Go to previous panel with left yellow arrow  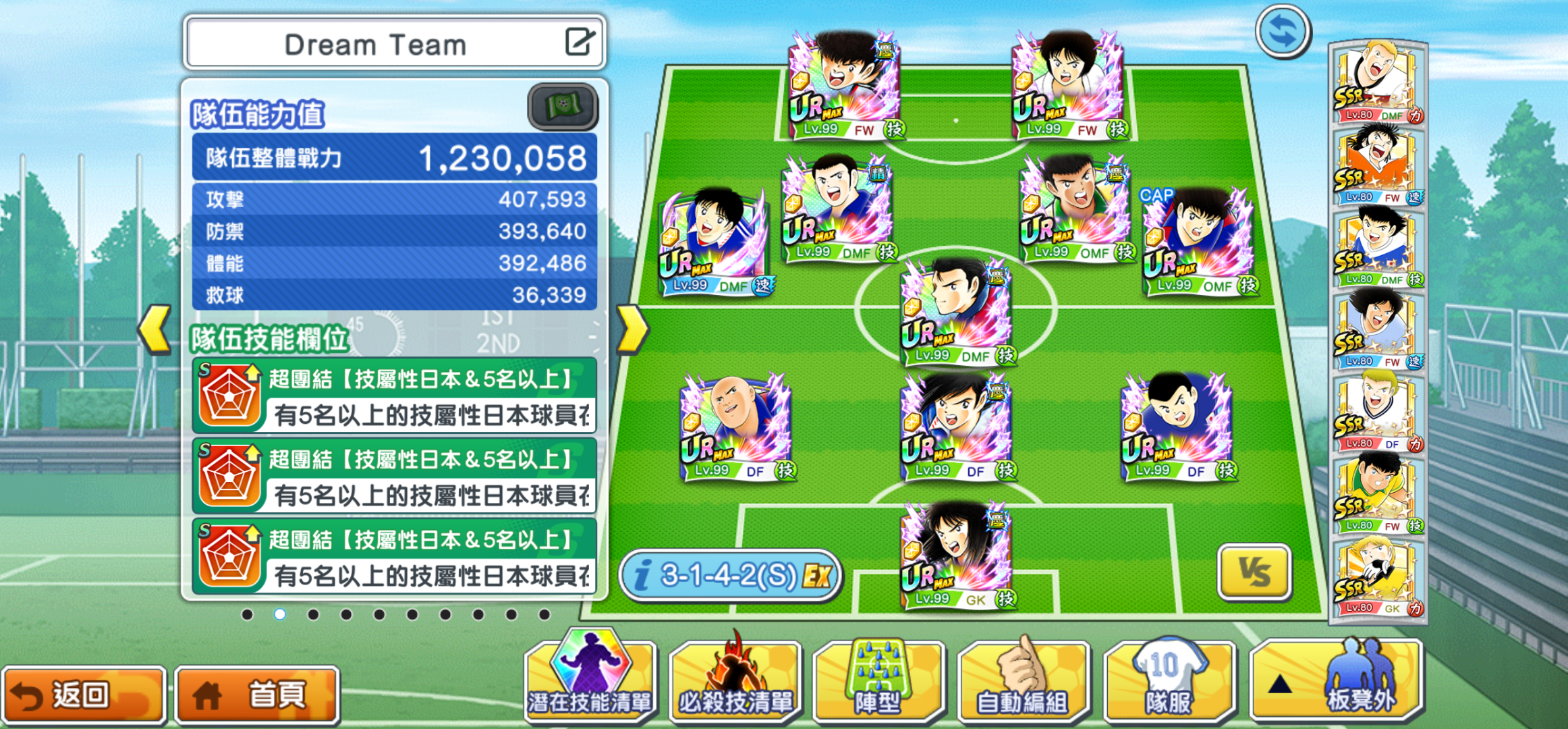click(x=155, y=329)
